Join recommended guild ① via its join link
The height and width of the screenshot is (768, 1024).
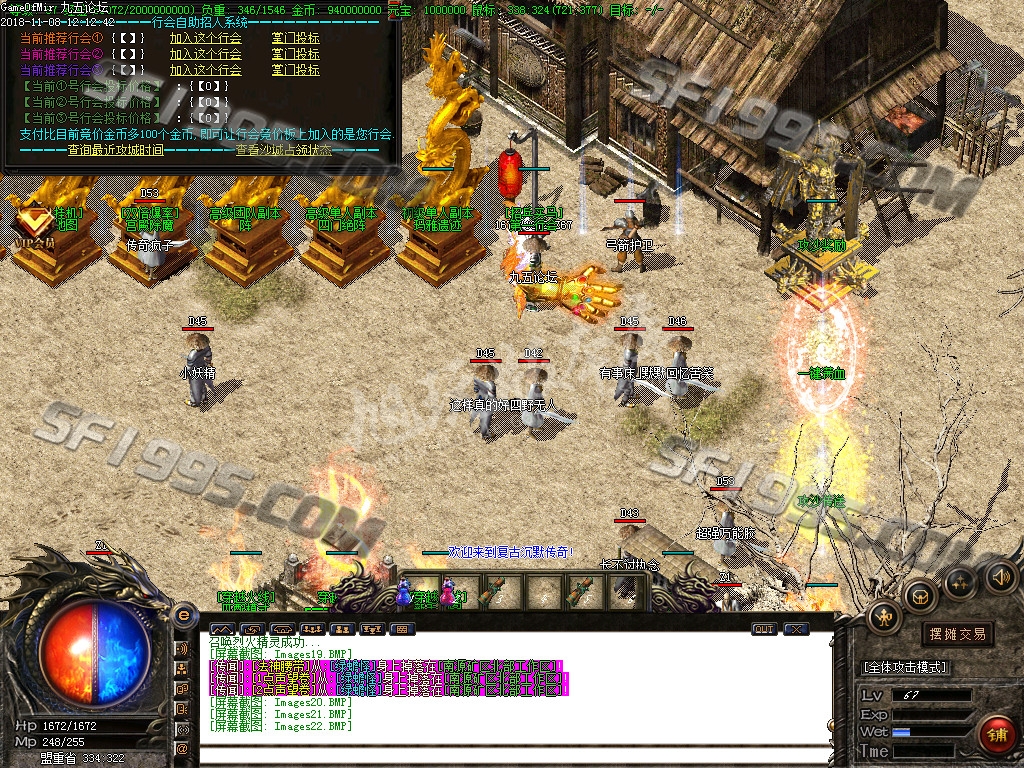(x=205, y=38)
